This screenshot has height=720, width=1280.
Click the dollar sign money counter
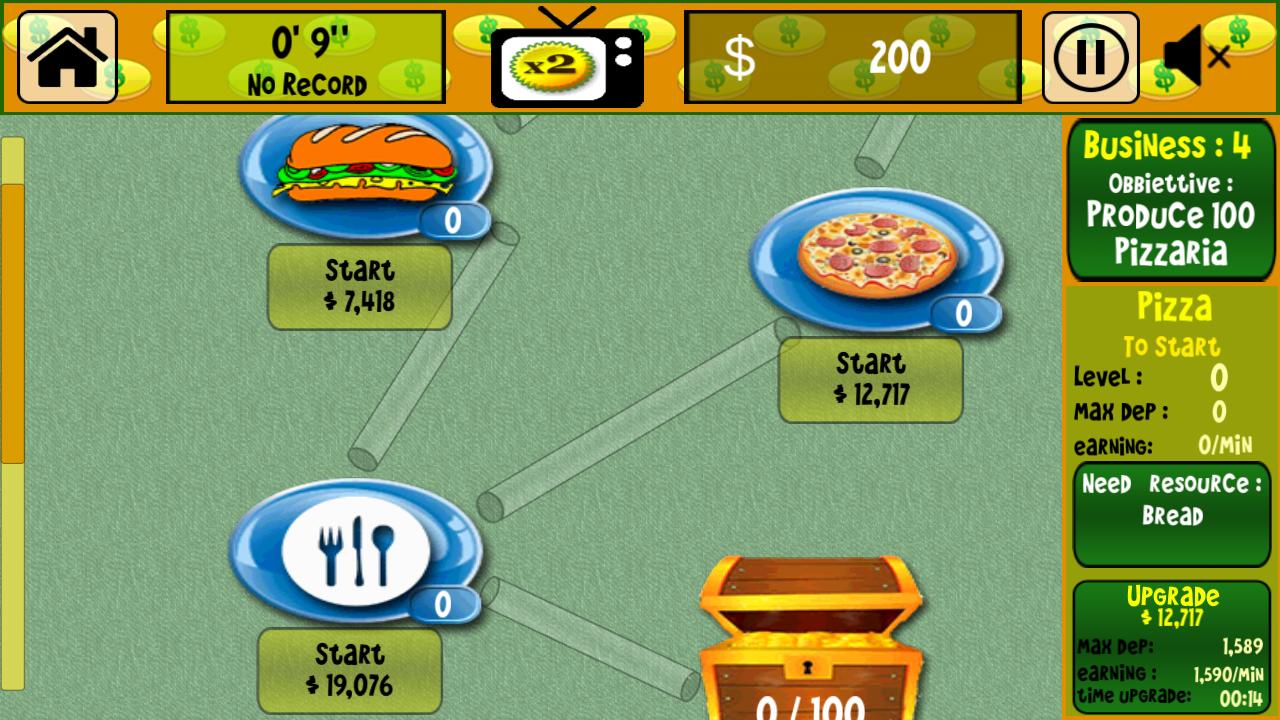[x=848, y=57]
